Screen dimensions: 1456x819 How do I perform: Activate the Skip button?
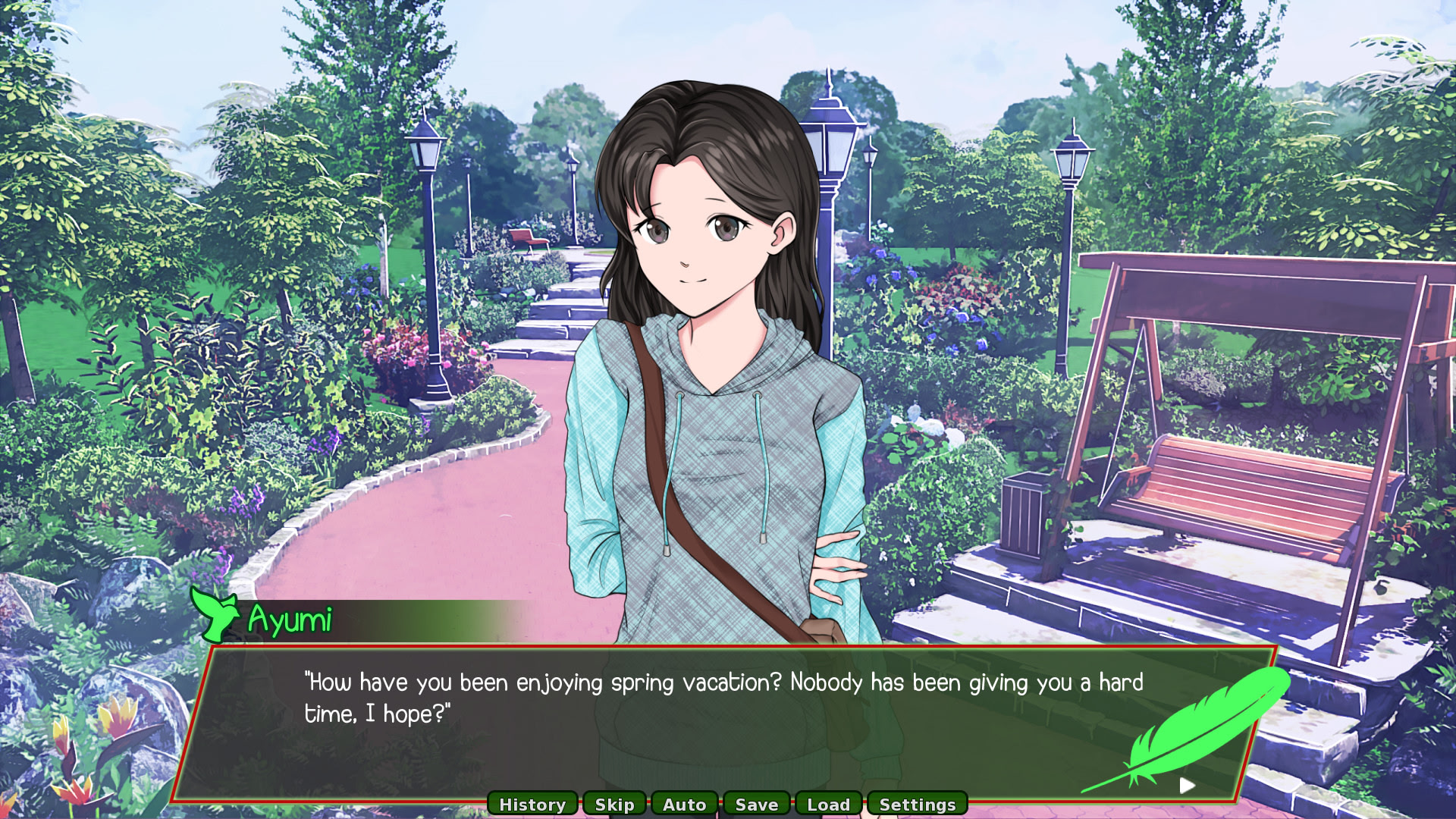click(614, 804)
